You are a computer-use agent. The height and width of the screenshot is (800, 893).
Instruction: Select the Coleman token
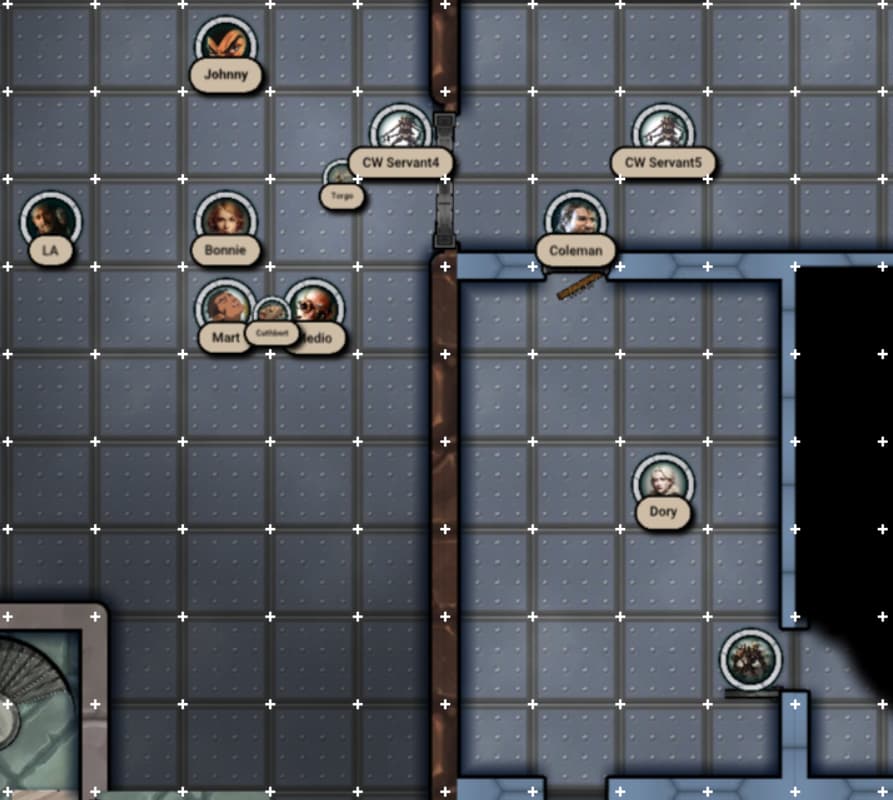(x=576, y=220)
